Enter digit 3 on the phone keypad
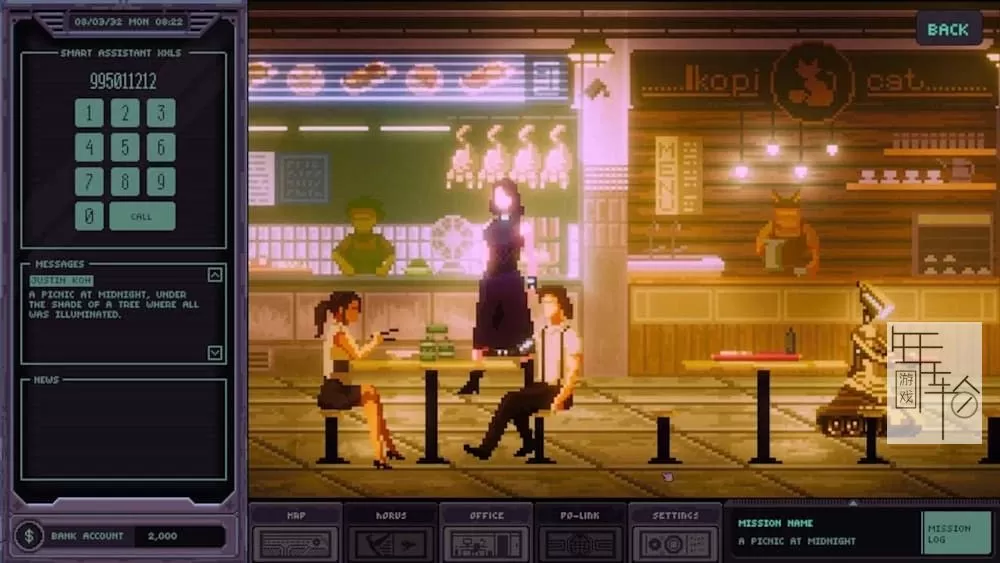 [x=161, y=113]
